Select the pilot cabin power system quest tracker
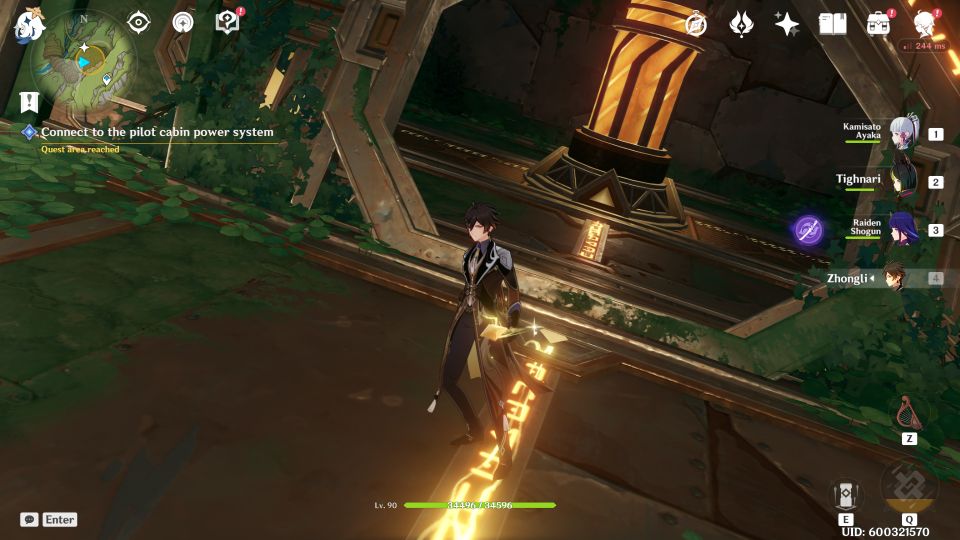Image resolution: width=960 pixels, height=540 pixels. pyautogui.click(x=157, y=132)
